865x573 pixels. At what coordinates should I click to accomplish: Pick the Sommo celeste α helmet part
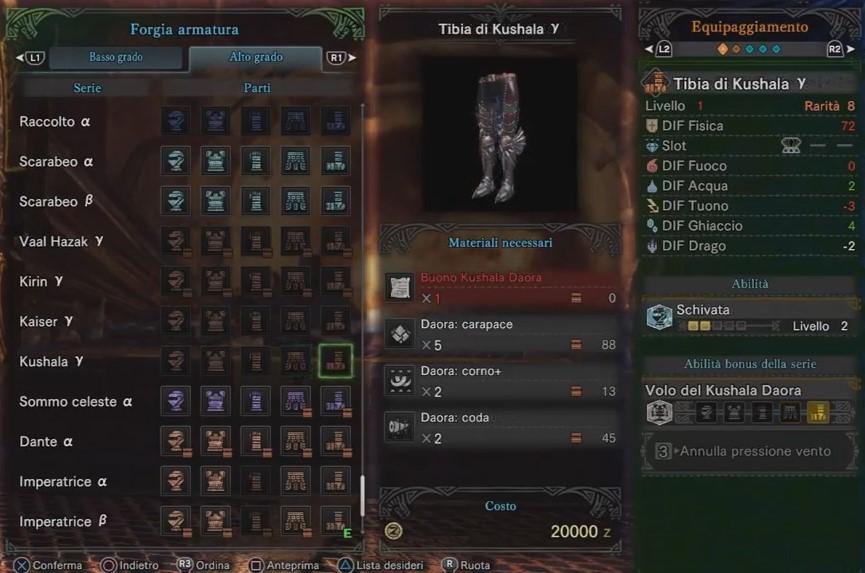(176, 401)
